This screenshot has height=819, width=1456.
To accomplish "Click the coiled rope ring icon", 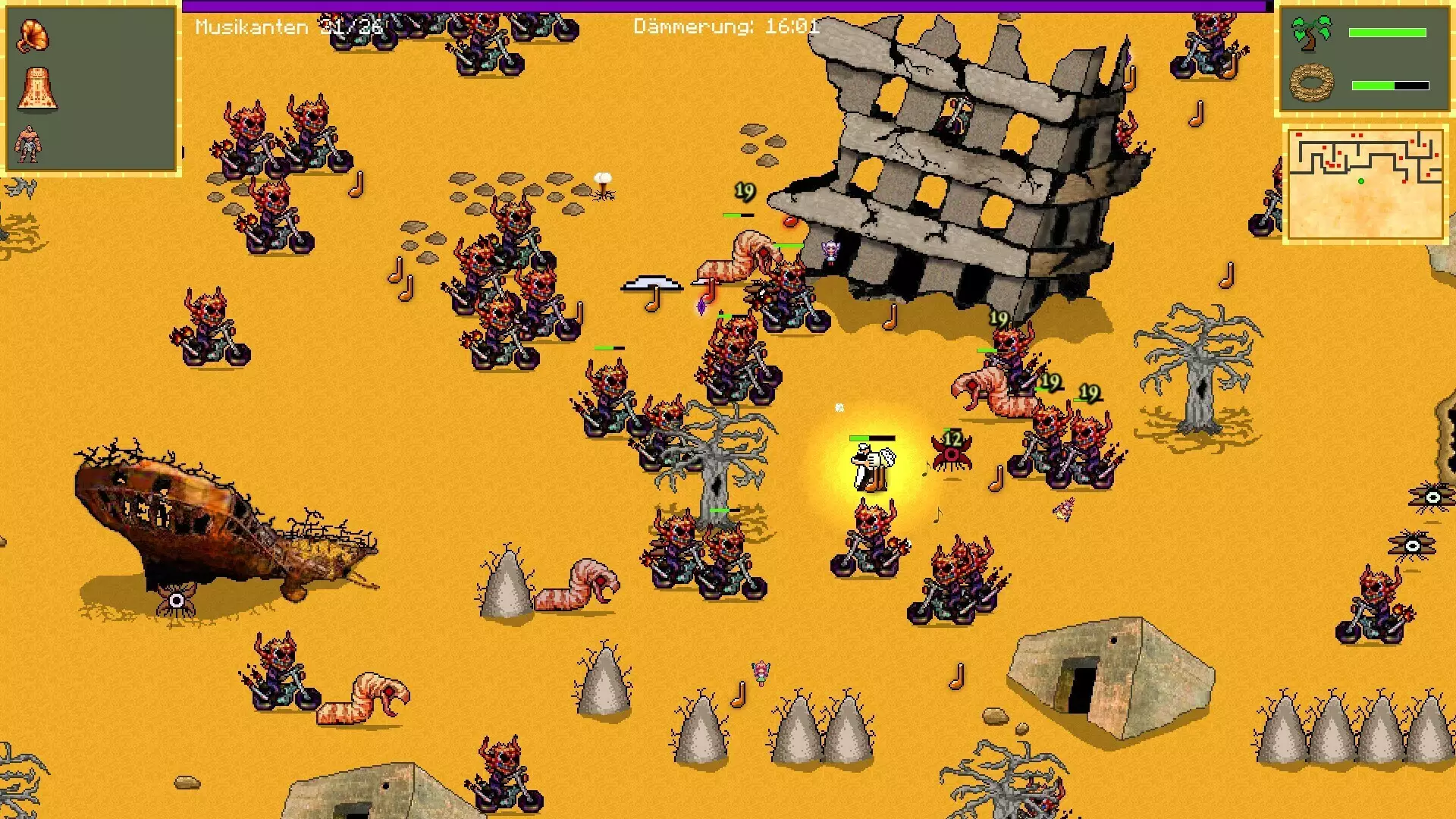I will coord(1312,83).
